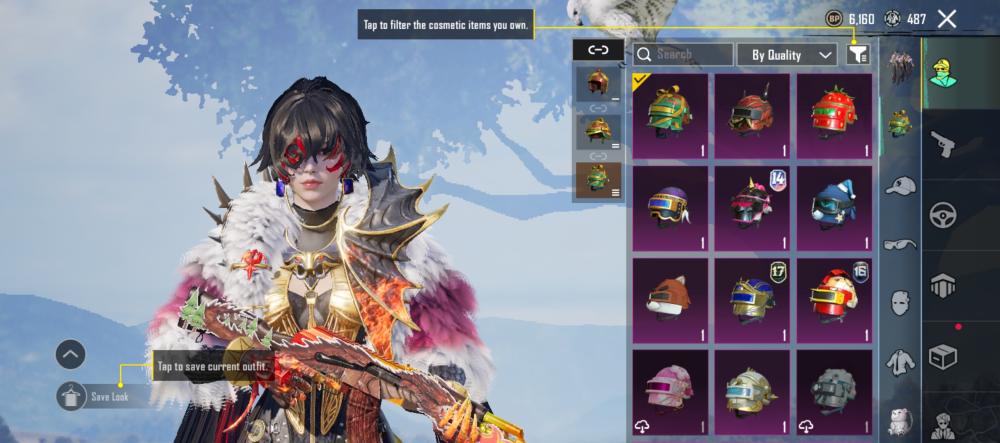Select the blue wizard hat helmet
1000x443 pixels.
pos(834,207)
